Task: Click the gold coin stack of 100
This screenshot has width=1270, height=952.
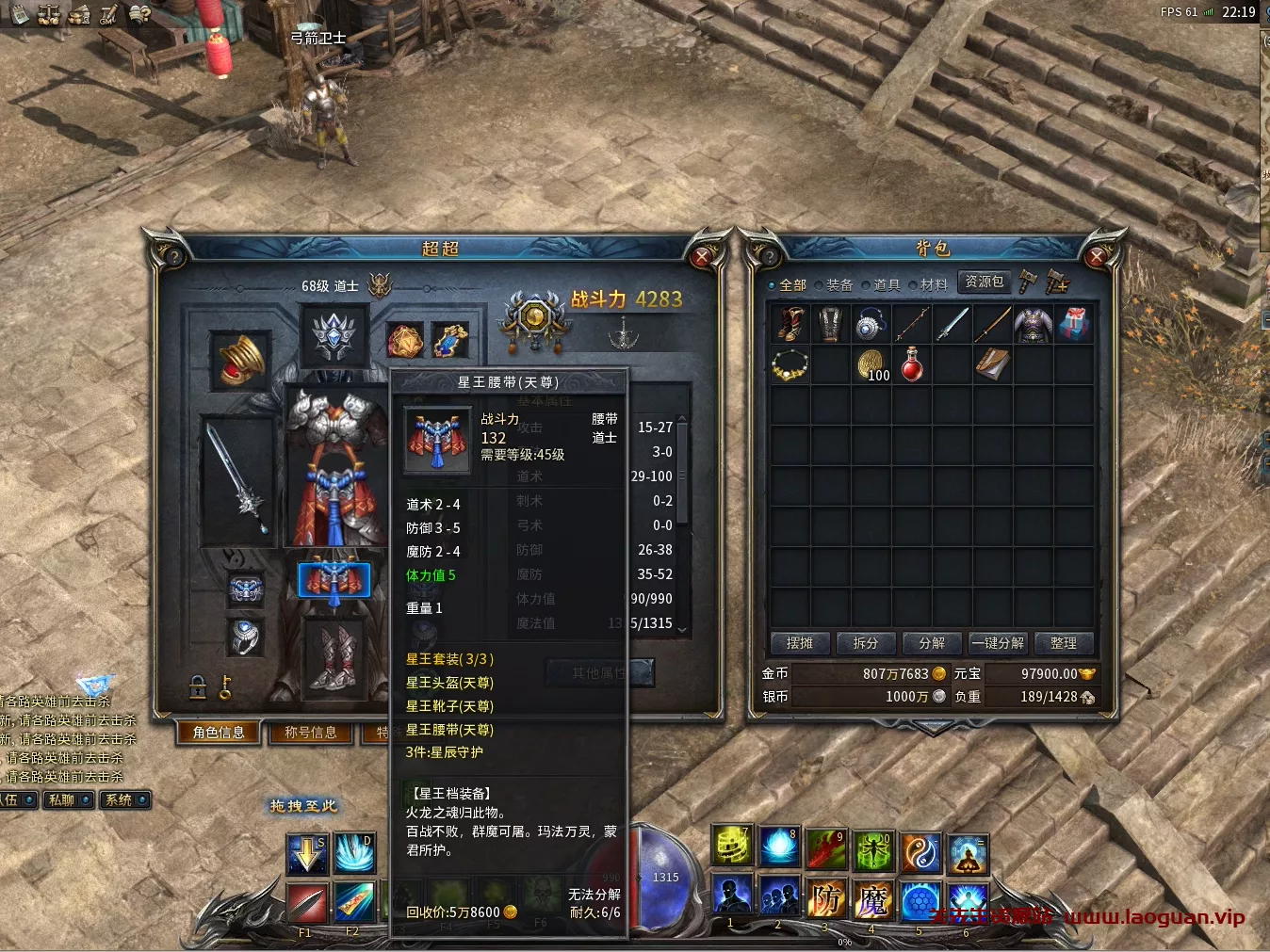Action: (871, 364)
